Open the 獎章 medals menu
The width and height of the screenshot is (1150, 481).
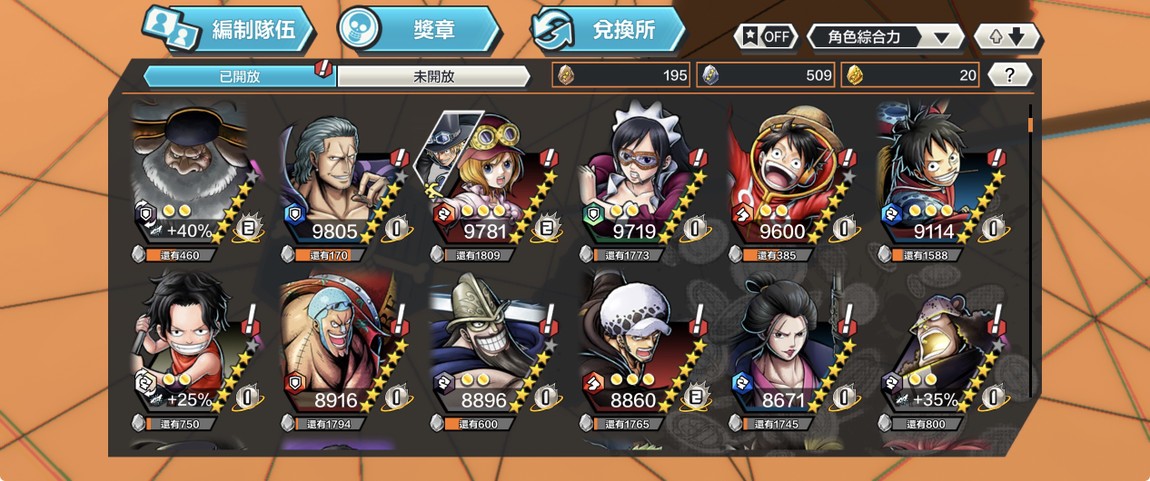point(418,30)
